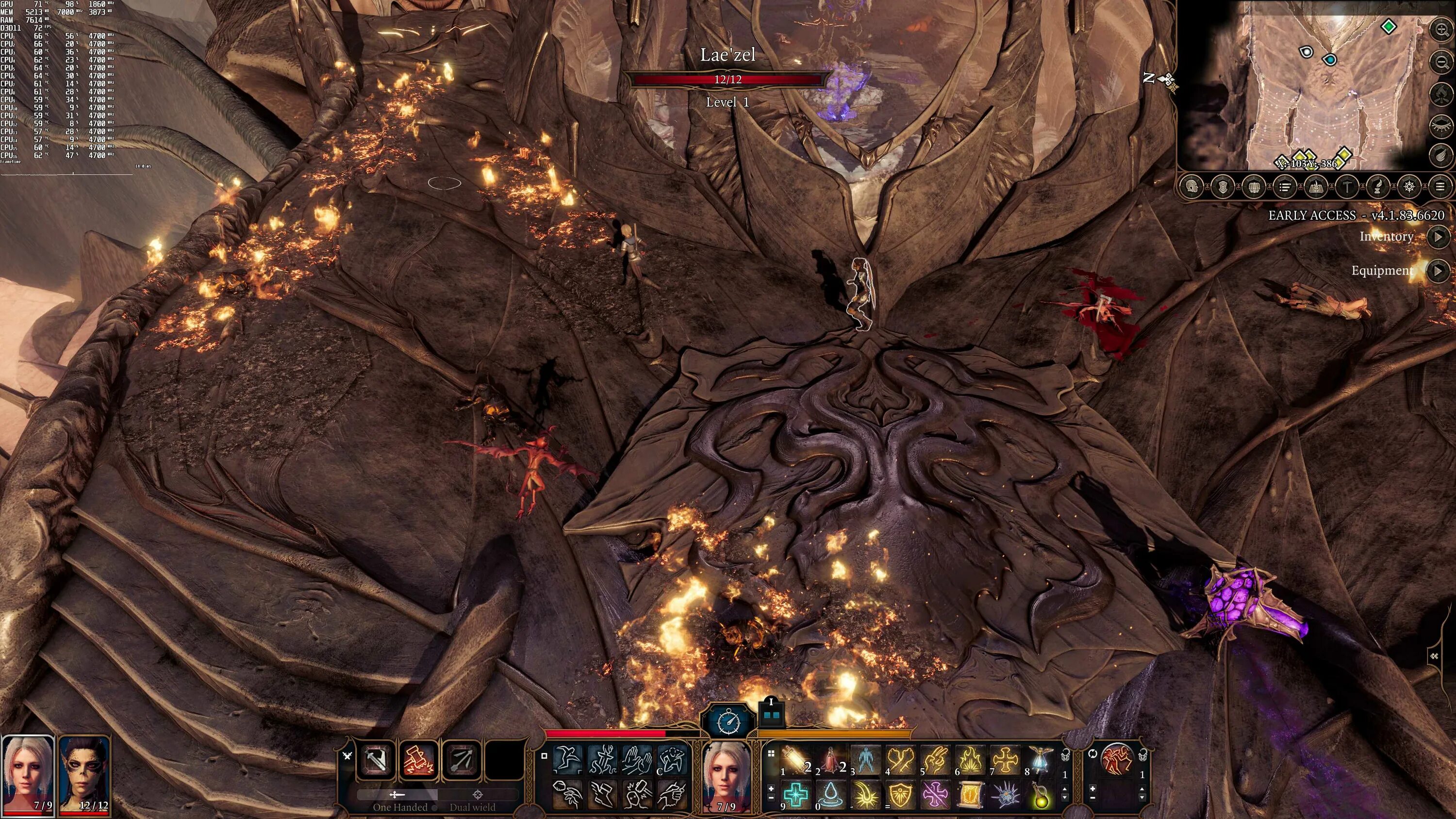Zoom in on the minimap

coord(1442,30)
